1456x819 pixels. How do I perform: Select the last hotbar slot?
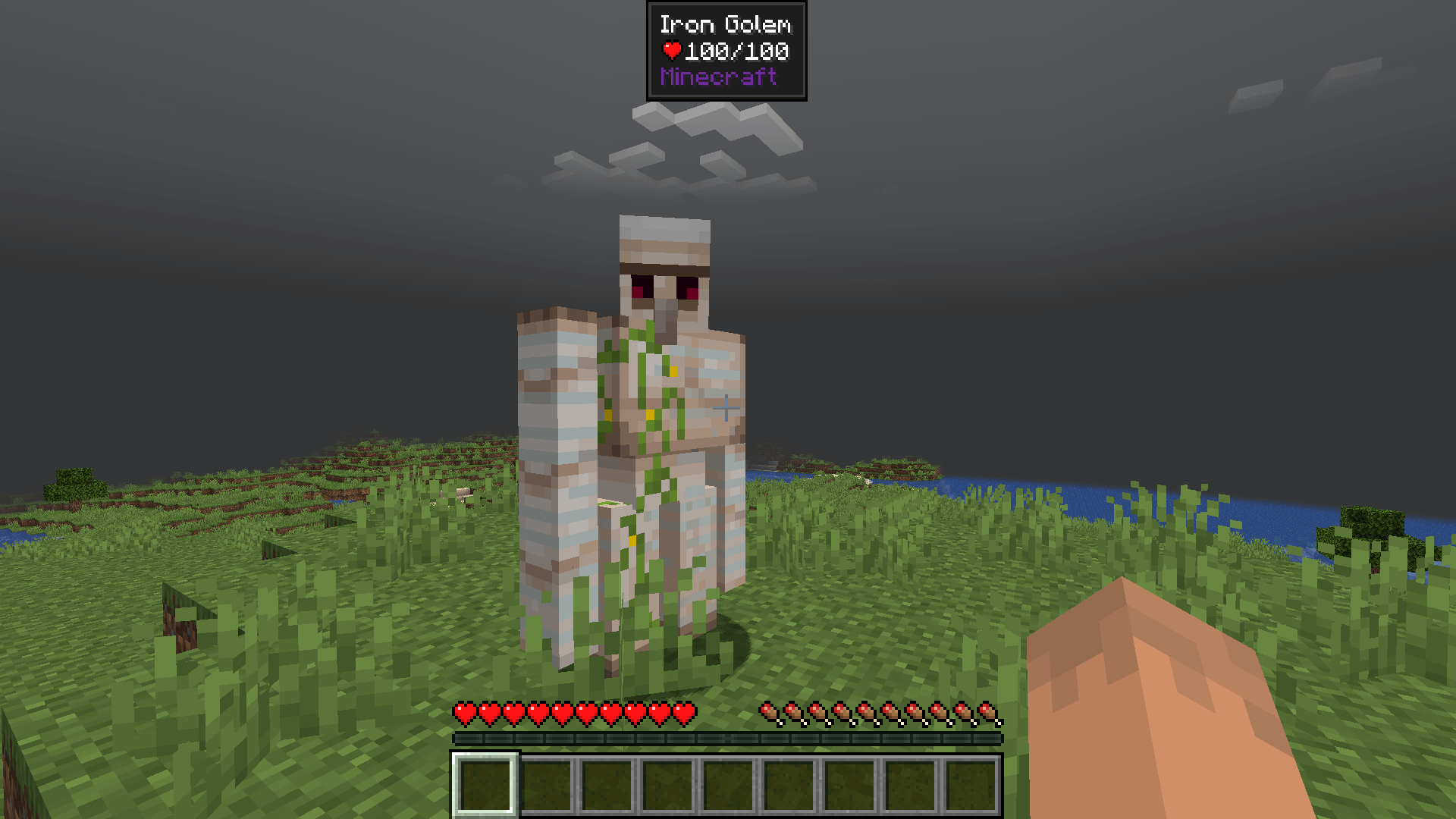click(973, 783)
